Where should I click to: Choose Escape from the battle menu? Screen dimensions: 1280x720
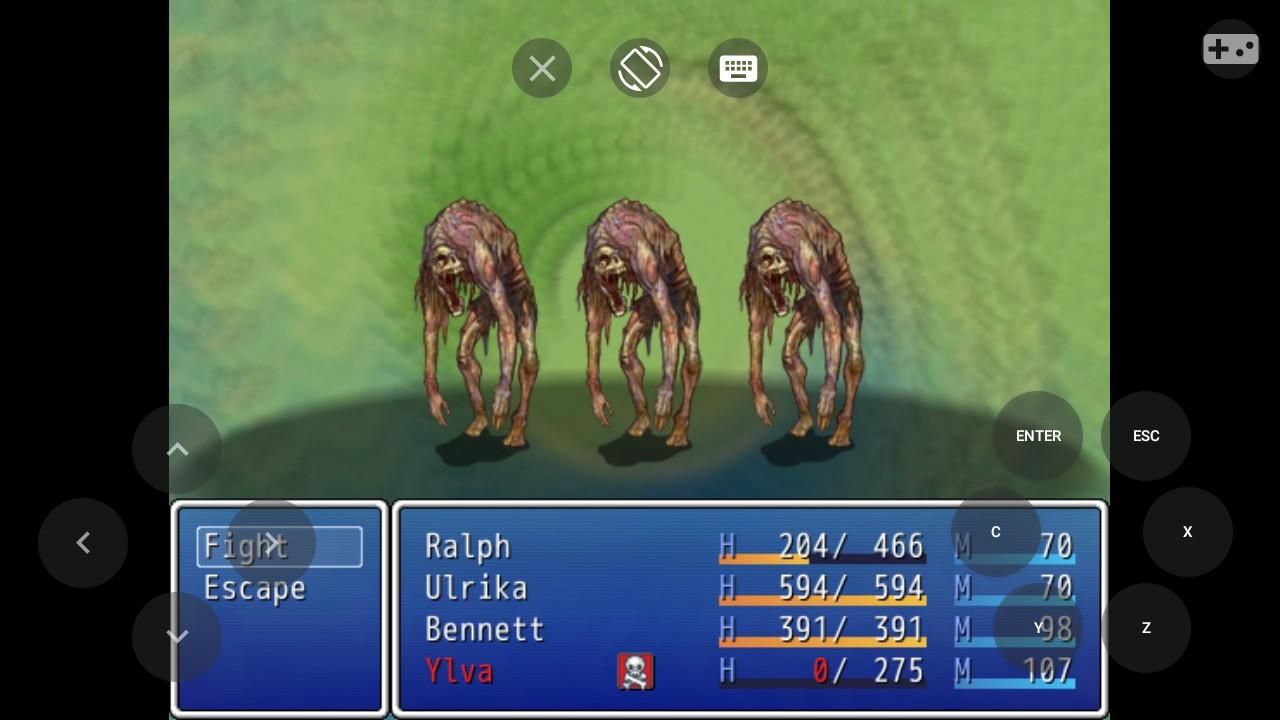point(254,588)
